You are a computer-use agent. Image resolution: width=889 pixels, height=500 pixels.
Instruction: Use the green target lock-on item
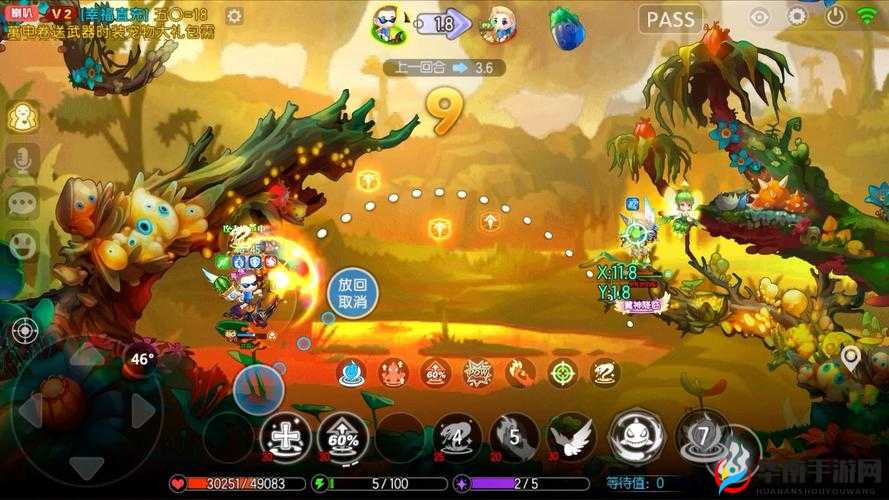(x=563, y=373)
